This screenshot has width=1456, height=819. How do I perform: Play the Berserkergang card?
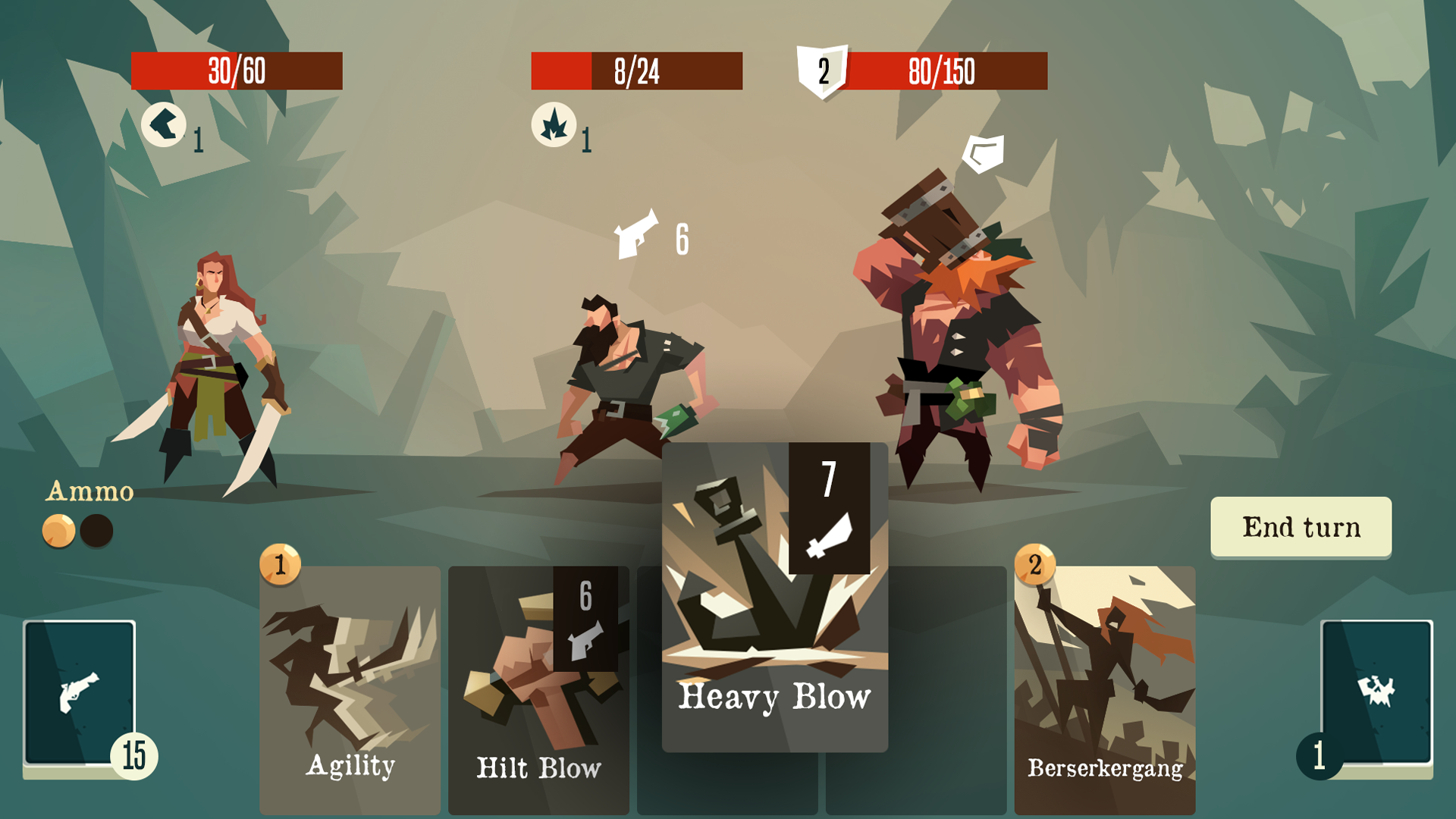pos(1104,690)
